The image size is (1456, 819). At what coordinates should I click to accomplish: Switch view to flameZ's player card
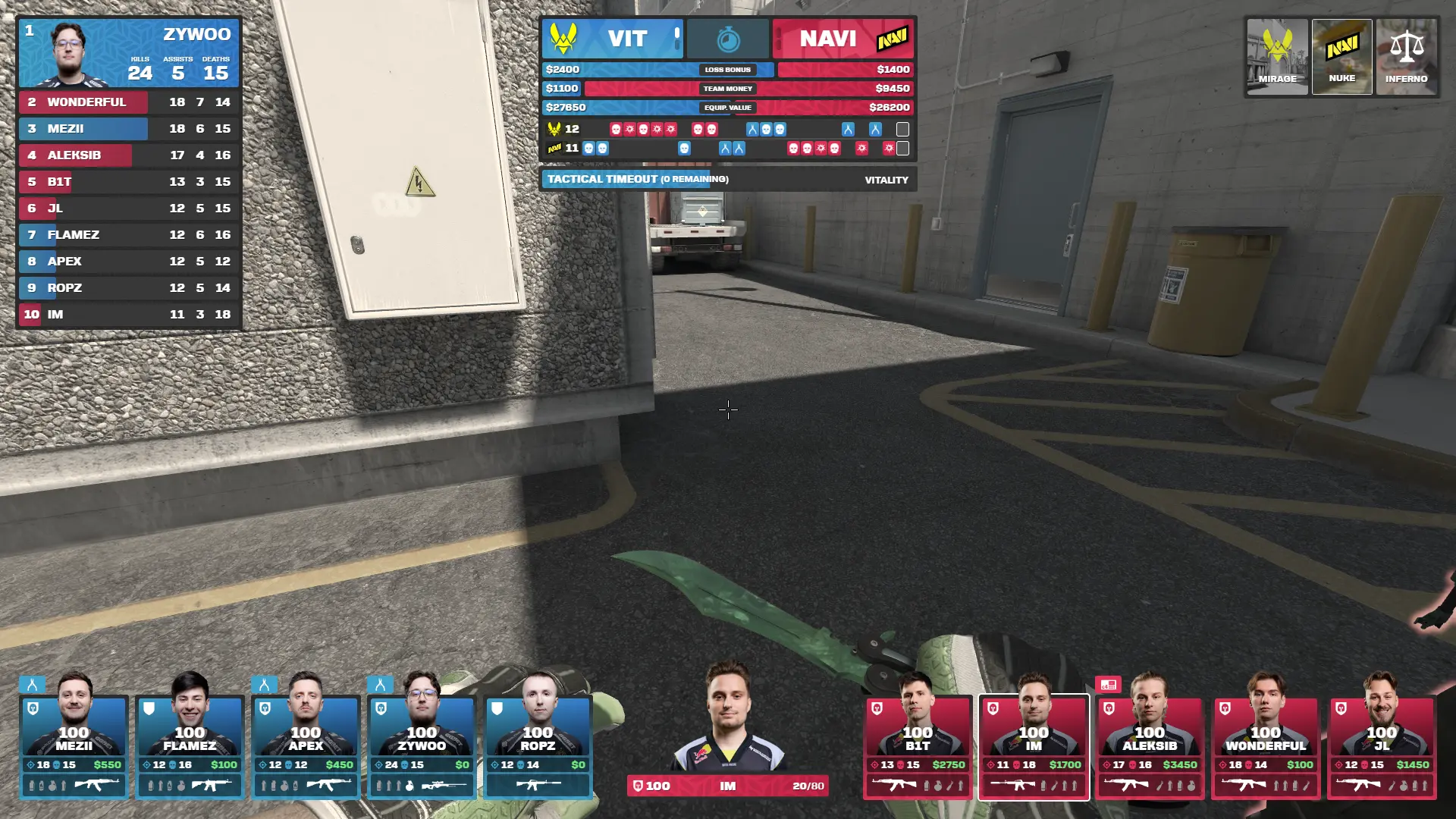tap(190, 747)
